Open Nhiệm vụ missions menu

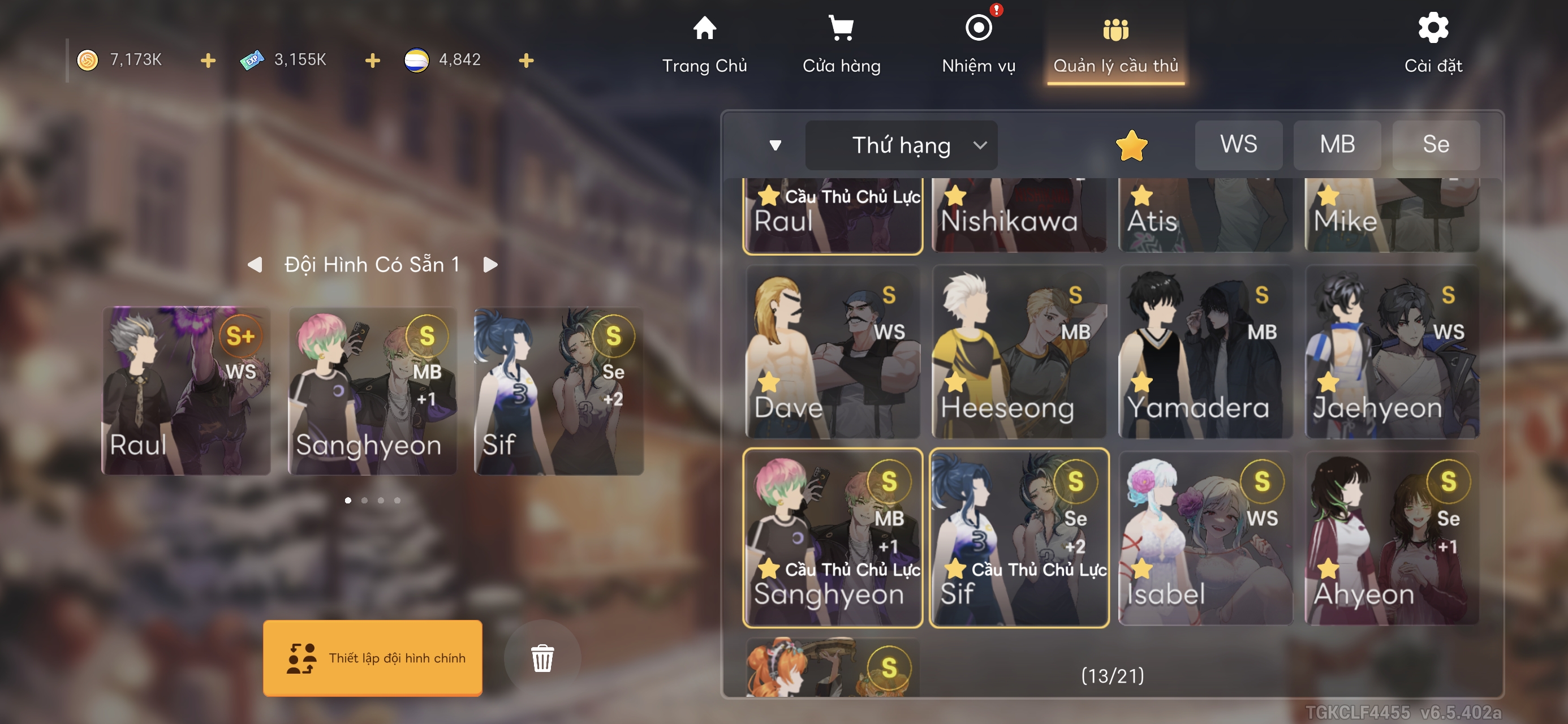(978, 45)
